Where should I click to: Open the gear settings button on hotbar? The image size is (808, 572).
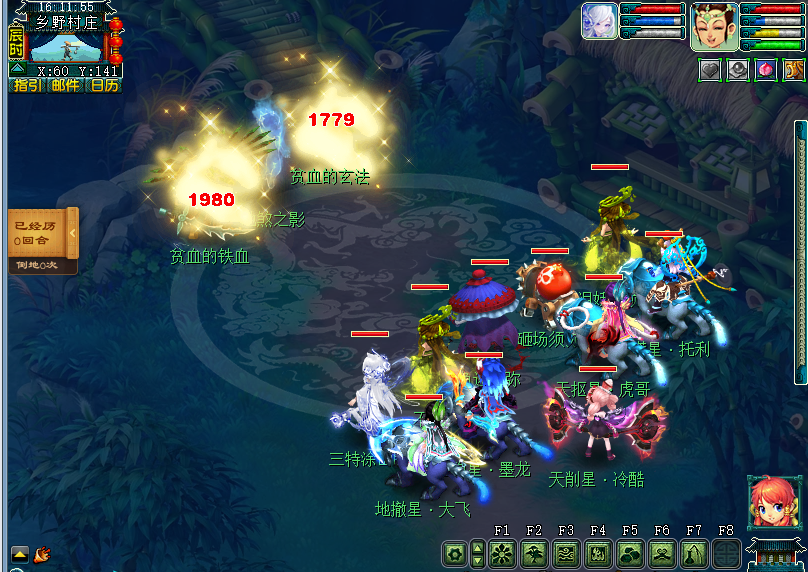click(x=455, y=553)
